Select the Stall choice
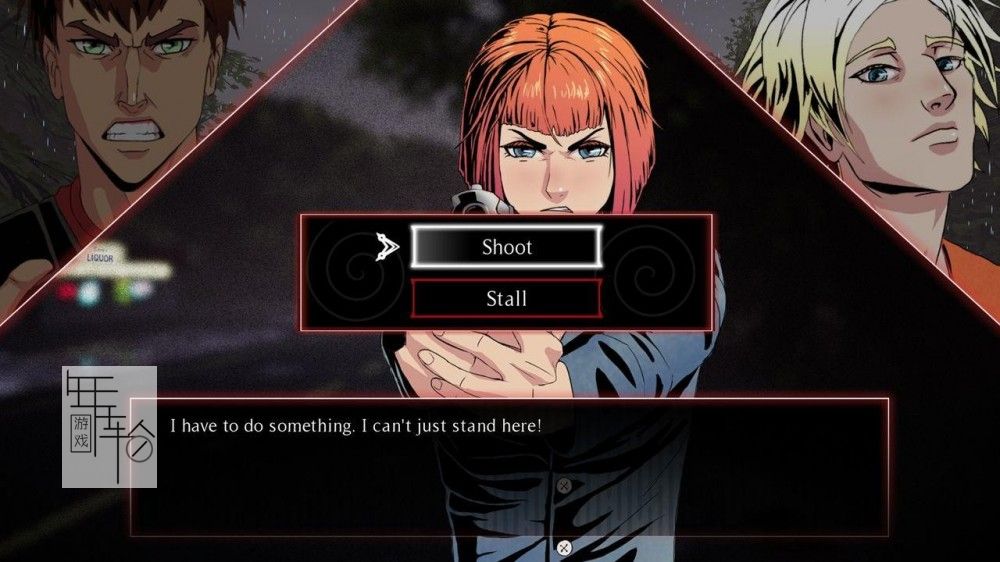 click(507, 298)
